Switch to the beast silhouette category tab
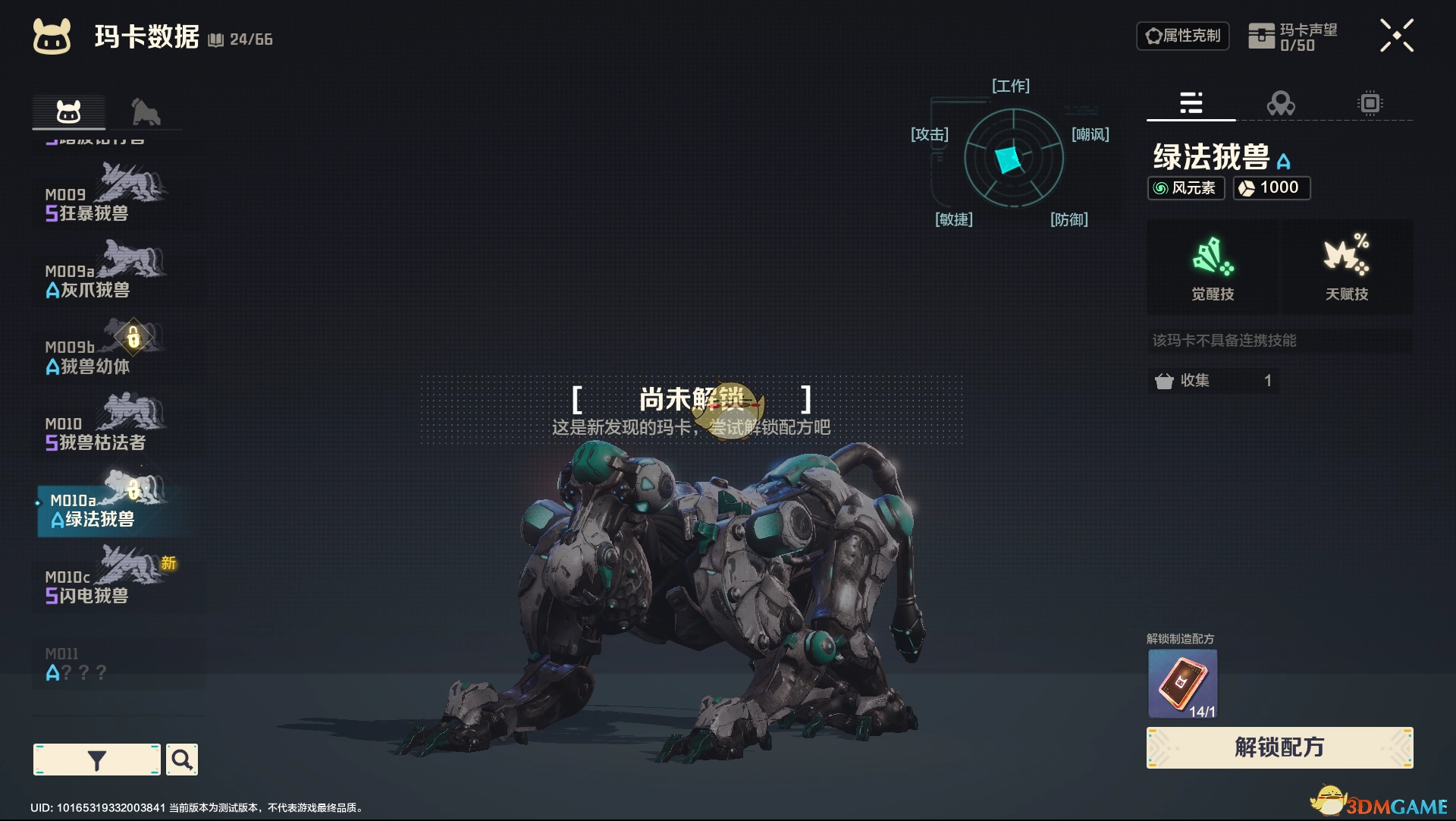 pos(145,112)
